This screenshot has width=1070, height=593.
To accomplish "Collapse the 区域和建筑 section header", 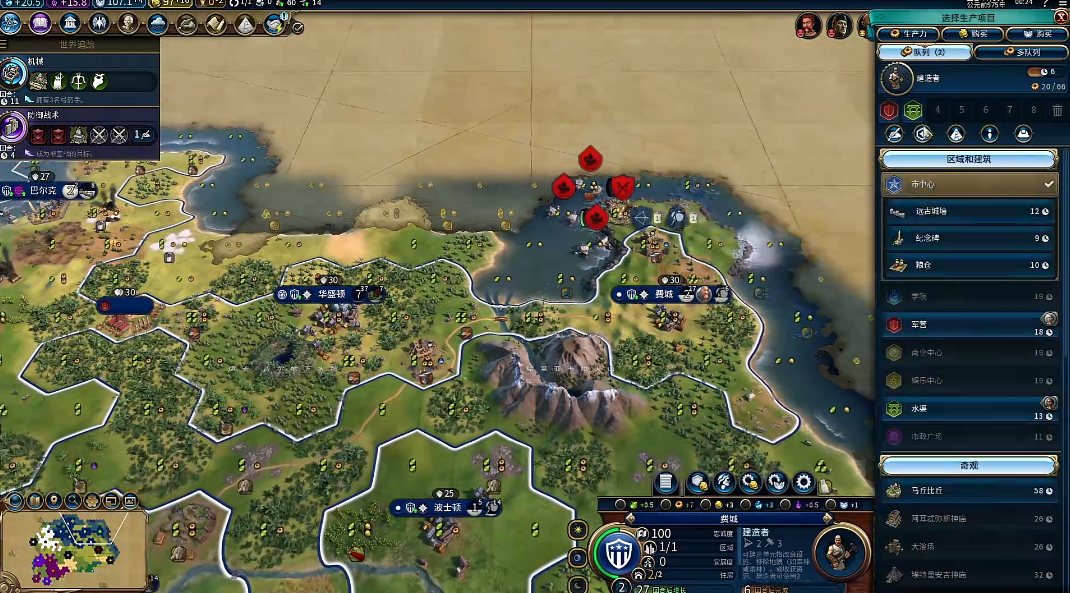I will point(968,159).
